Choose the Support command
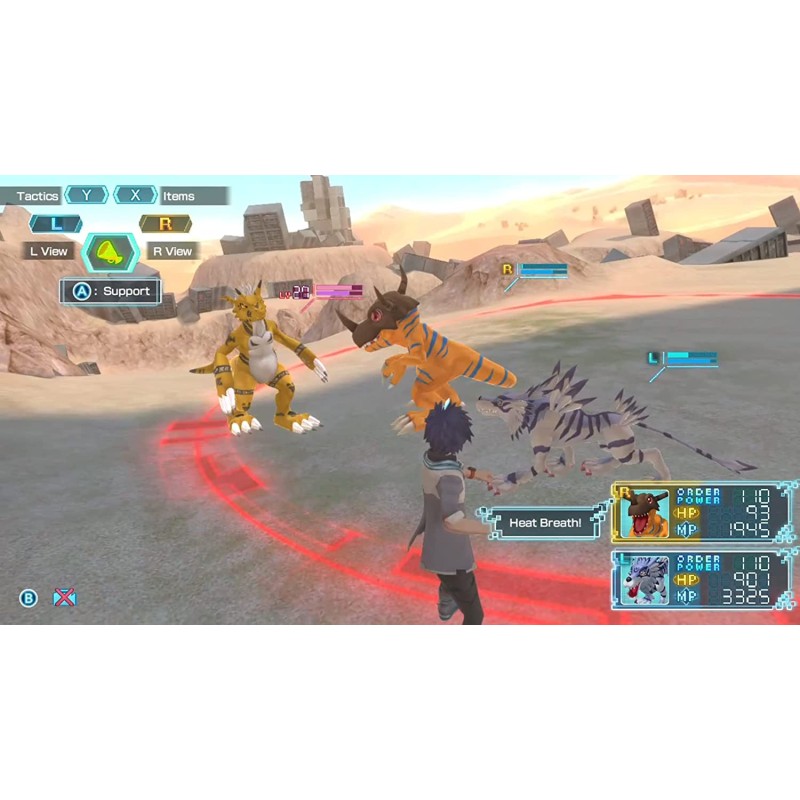This screenshot has width=800, height=800. [111, 291]
